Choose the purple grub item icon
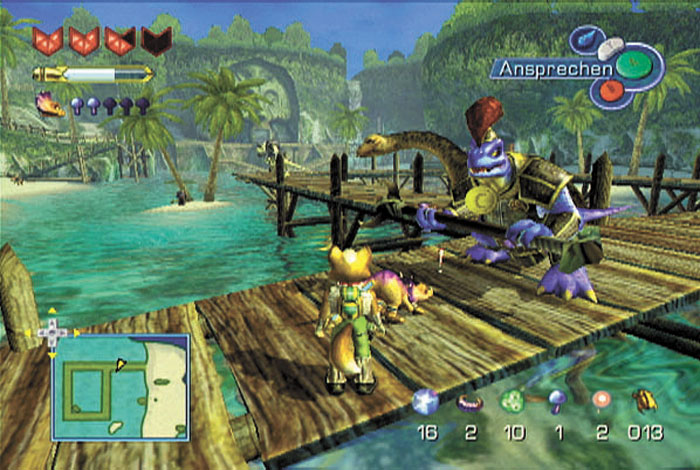The height and width of the screenshot is (470, 700). (x=470, y=402)
